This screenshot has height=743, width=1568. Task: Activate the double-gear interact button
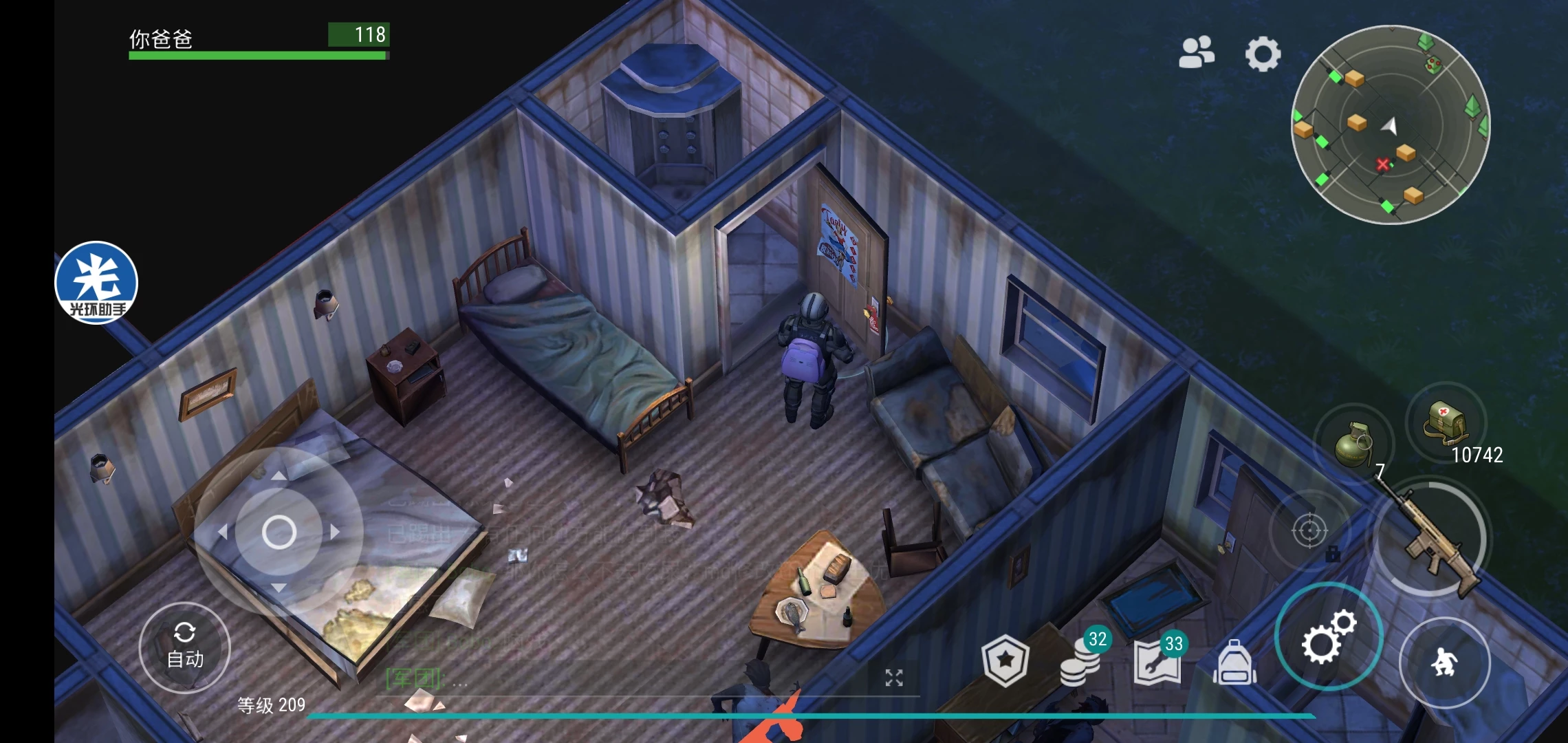coord(1328,636)
